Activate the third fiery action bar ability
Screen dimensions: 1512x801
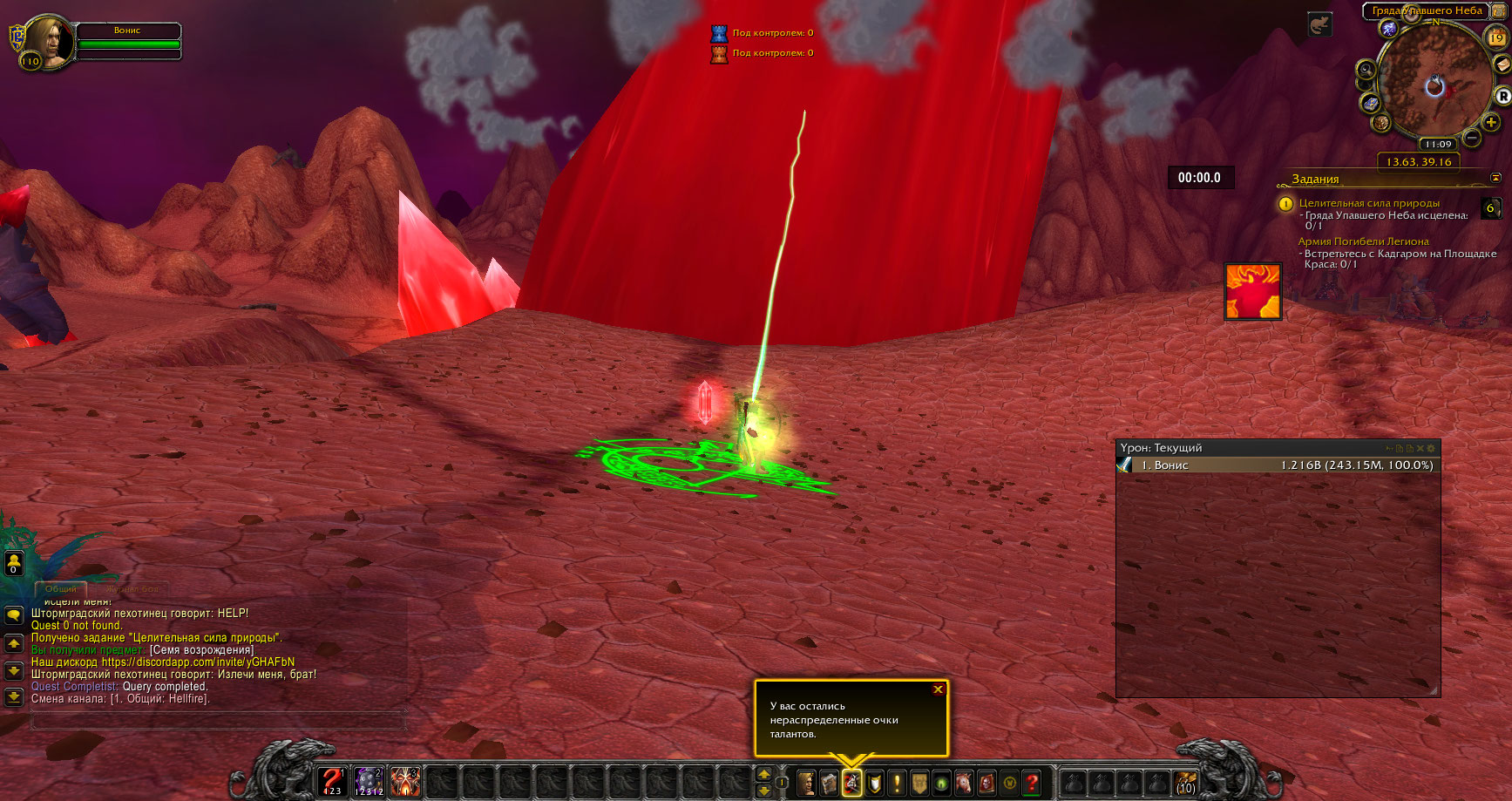[405, 781]
